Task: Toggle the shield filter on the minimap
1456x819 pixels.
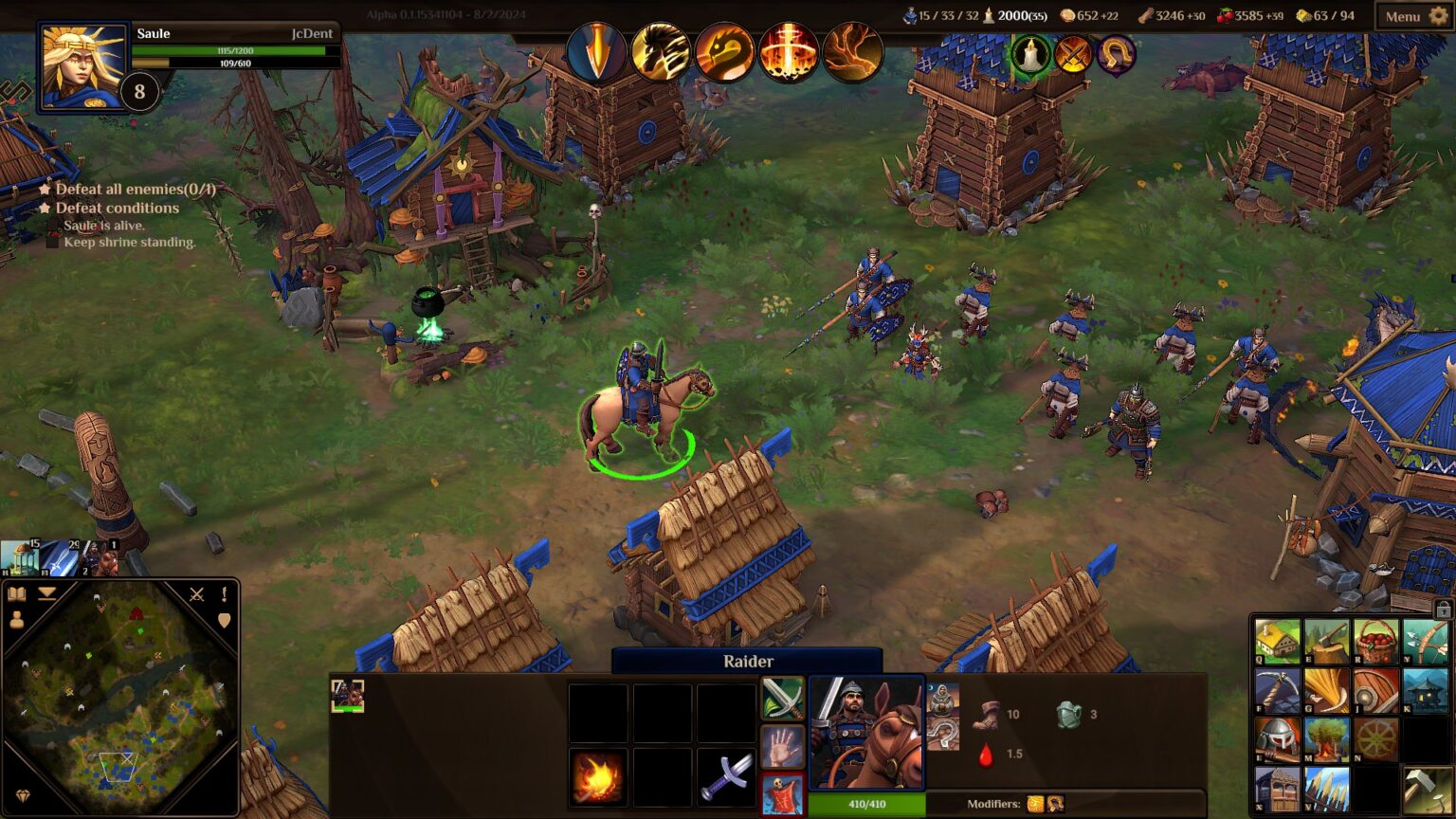Action: pyautogui.click(x=225, y=619)
